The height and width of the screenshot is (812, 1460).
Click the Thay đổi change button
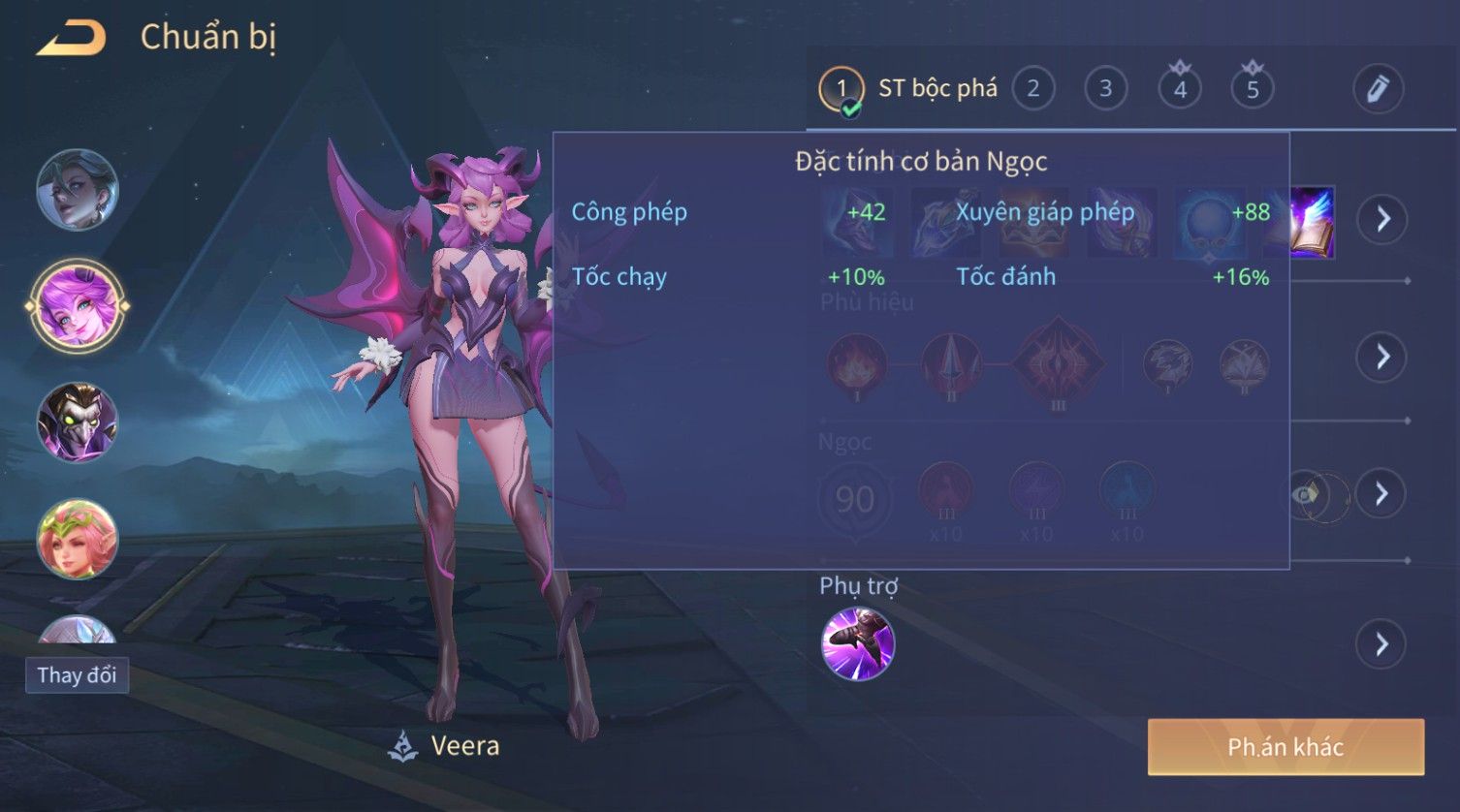pyautogui.click(x=77, y=675)
